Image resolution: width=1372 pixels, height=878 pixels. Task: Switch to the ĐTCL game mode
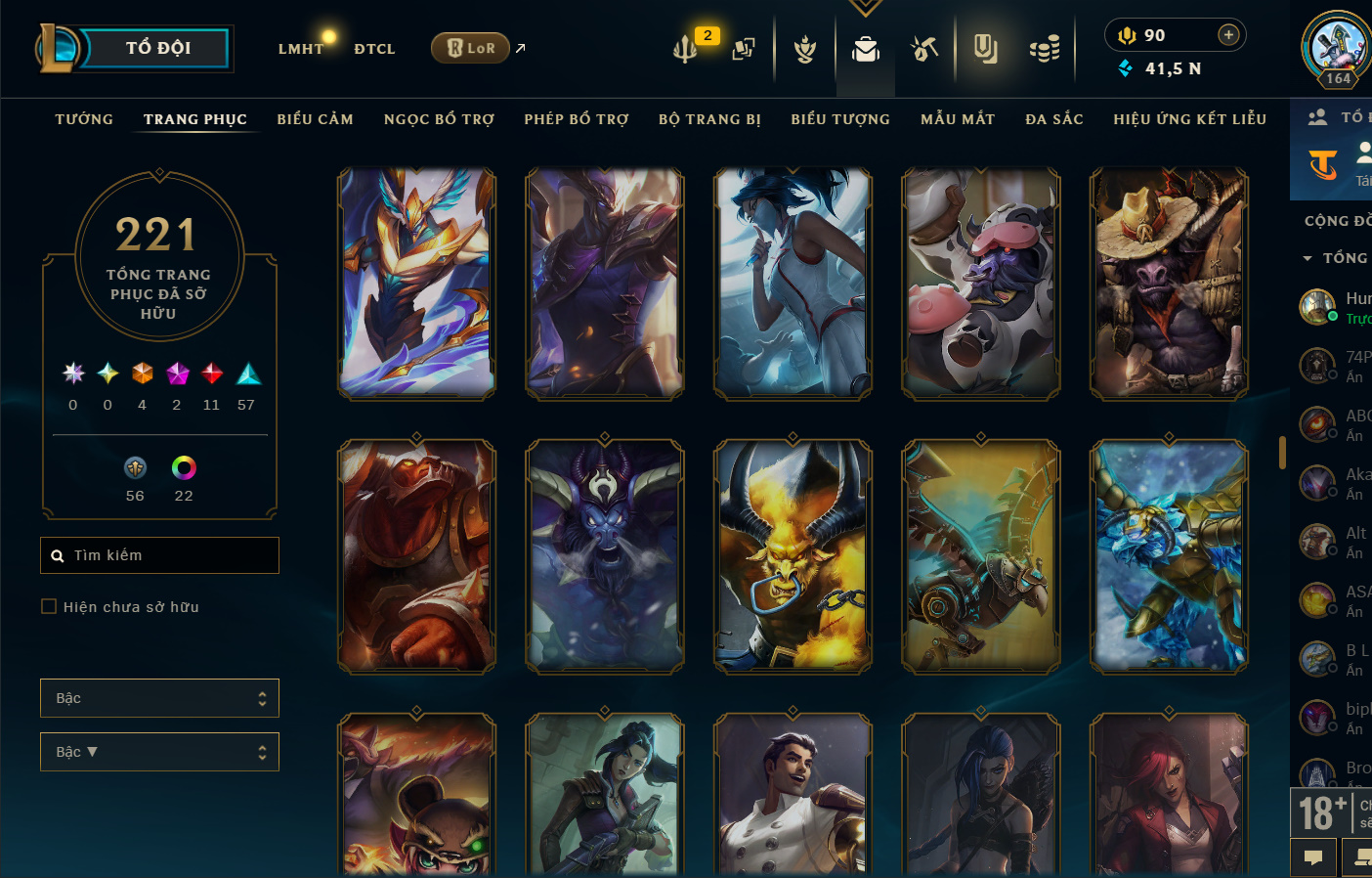click(374, 49)
